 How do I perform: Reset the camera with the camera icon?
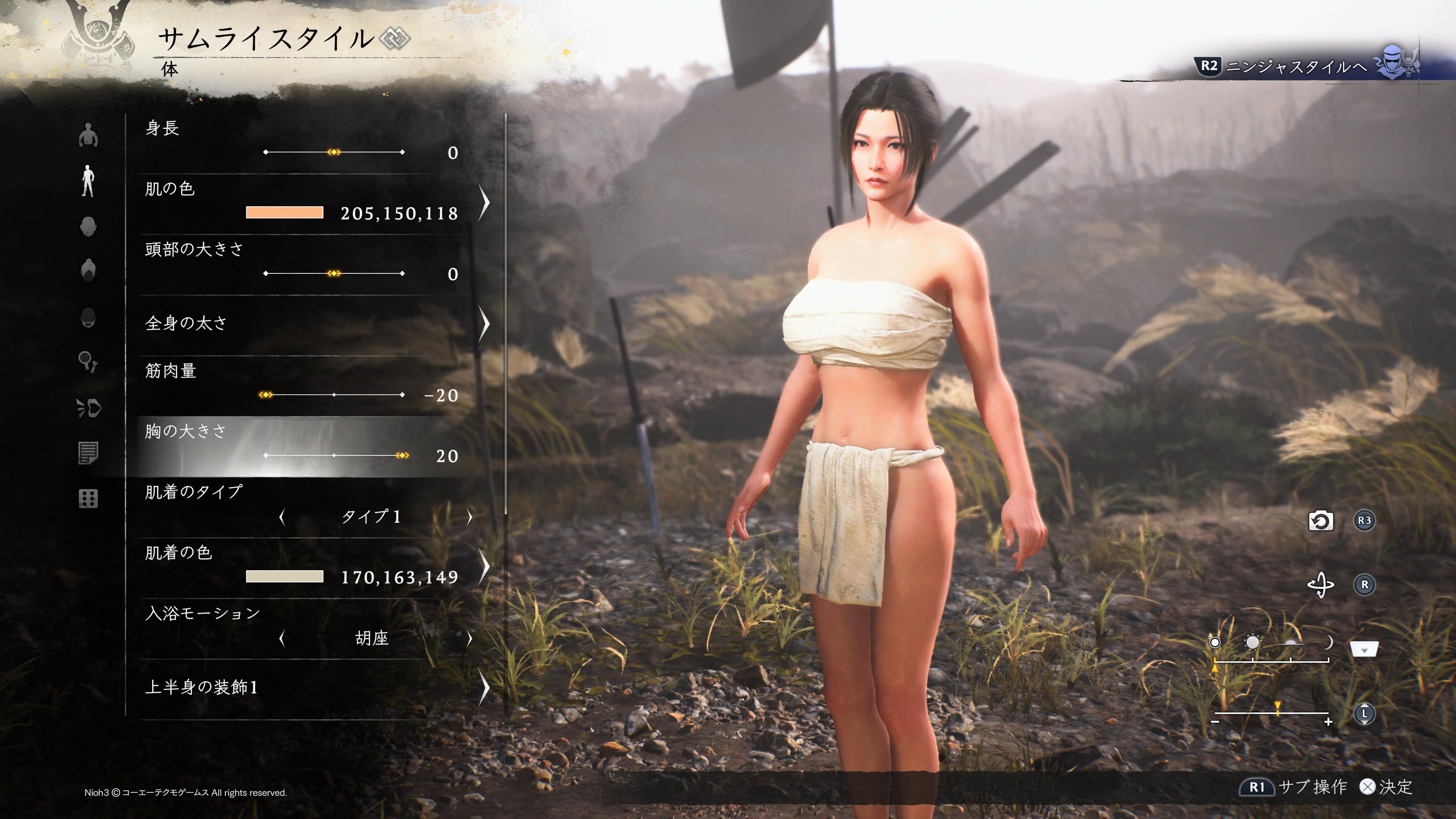(x=1321, y=521)
